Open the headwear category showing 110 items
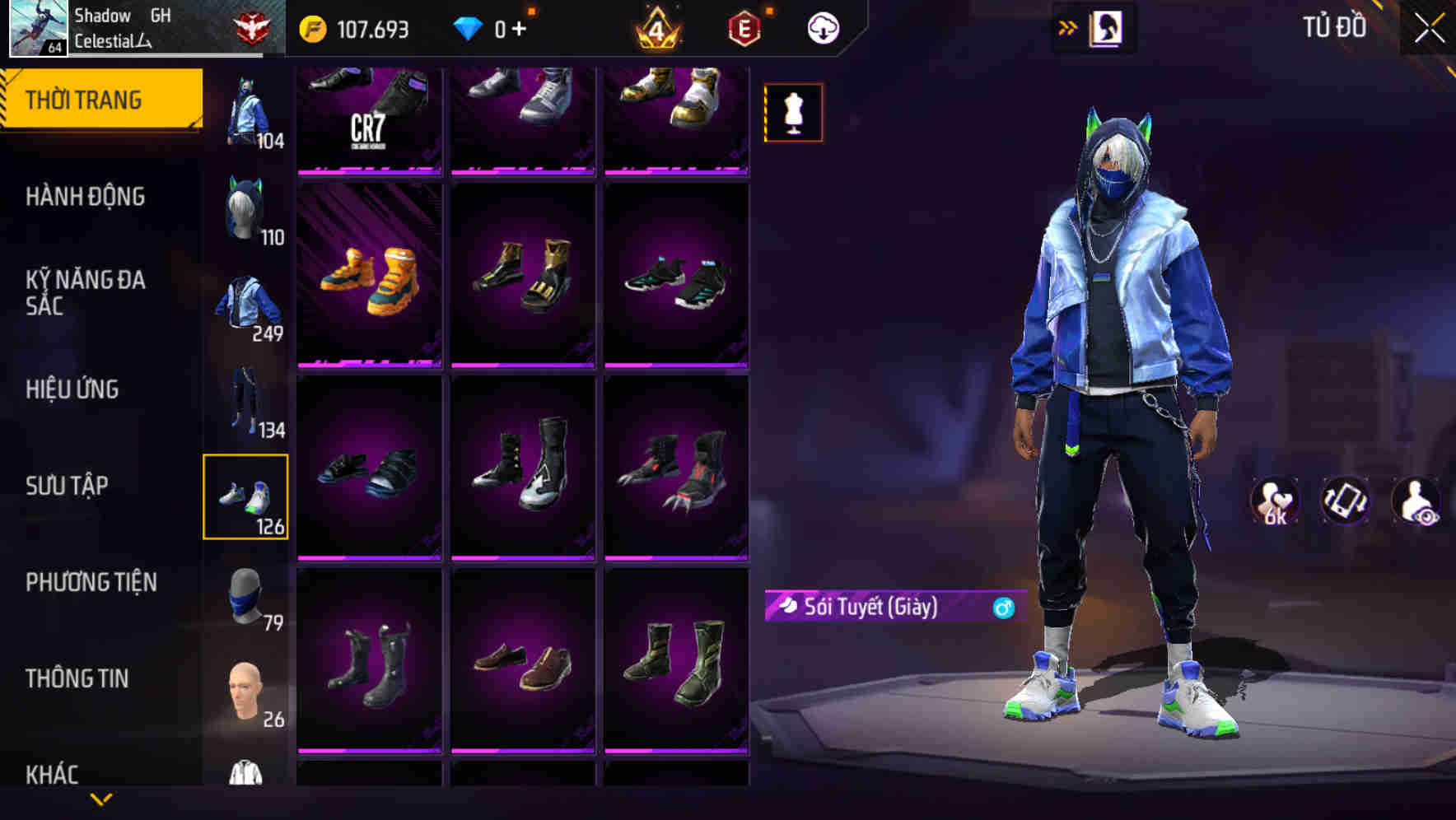The image size is (1456, 820). click(x=246, y=207)
